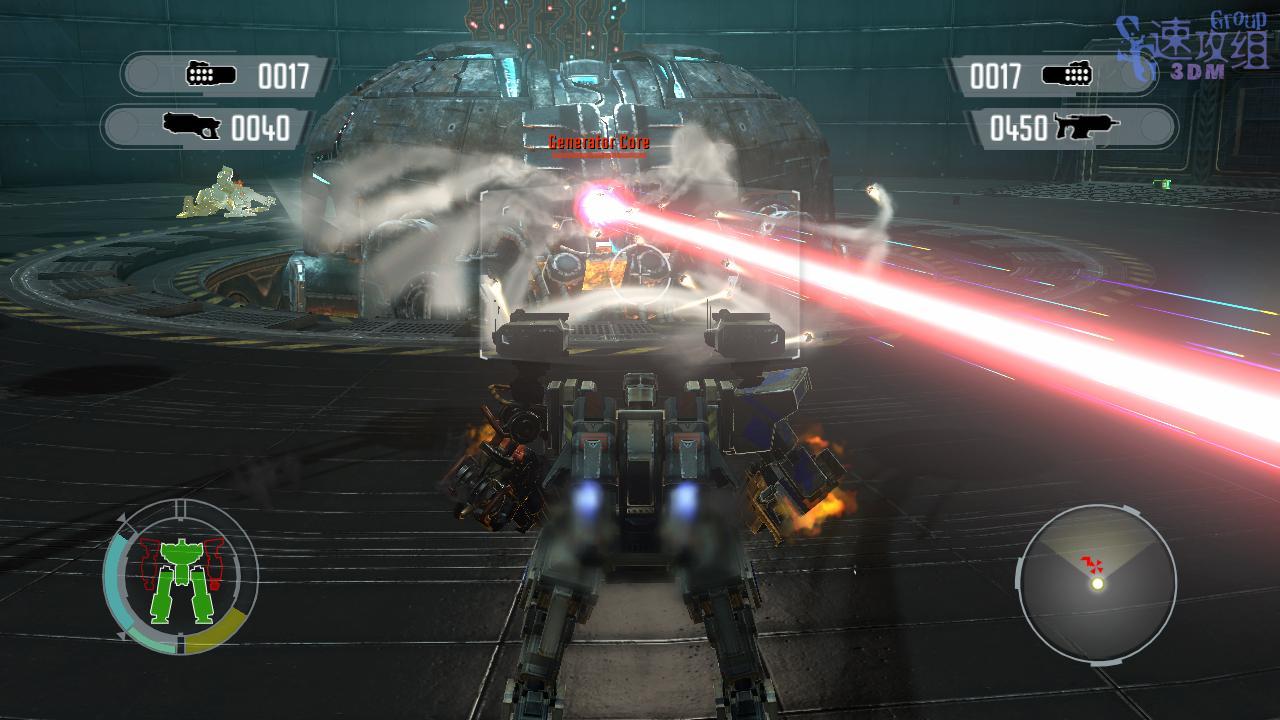
Task: Open the circular radar minimap
Action: [x=1096, y=584]
